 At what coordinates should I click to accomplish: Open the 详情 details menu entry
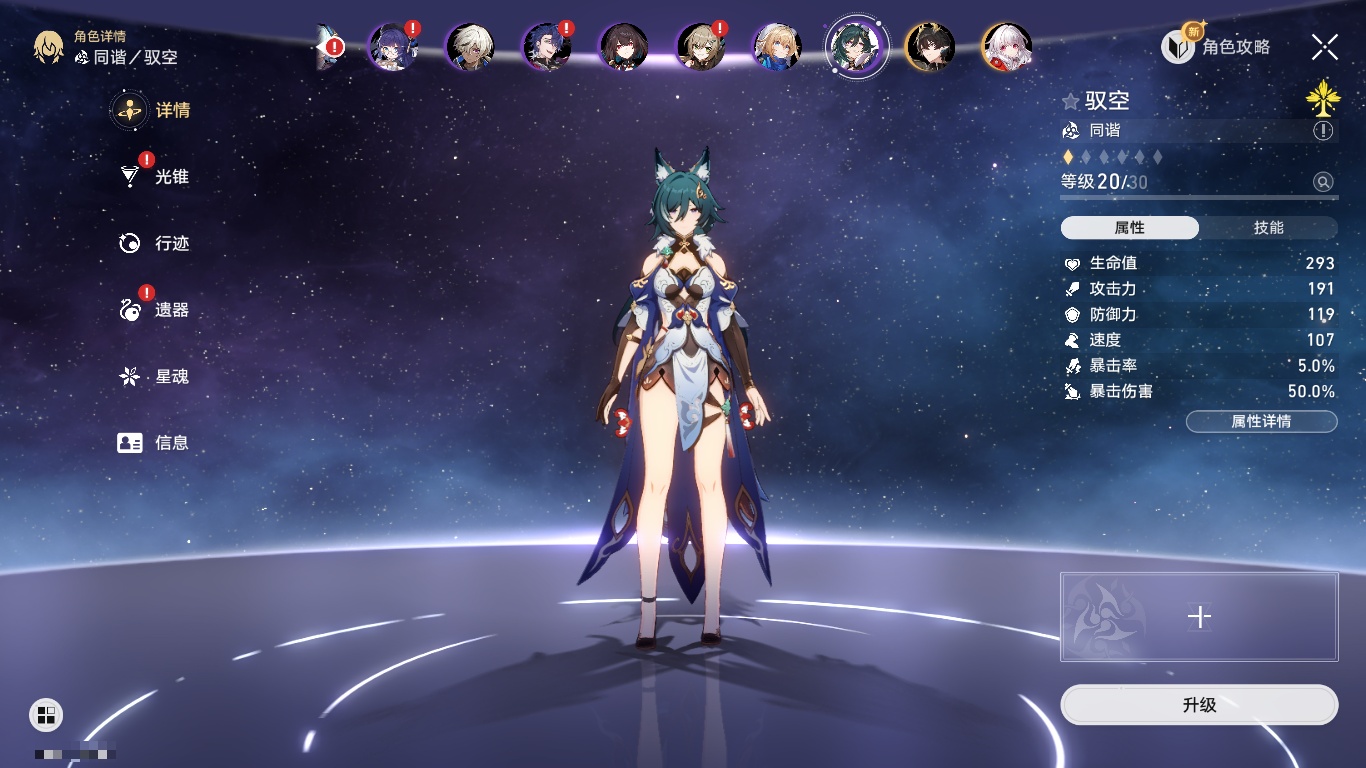pos(152,110)
